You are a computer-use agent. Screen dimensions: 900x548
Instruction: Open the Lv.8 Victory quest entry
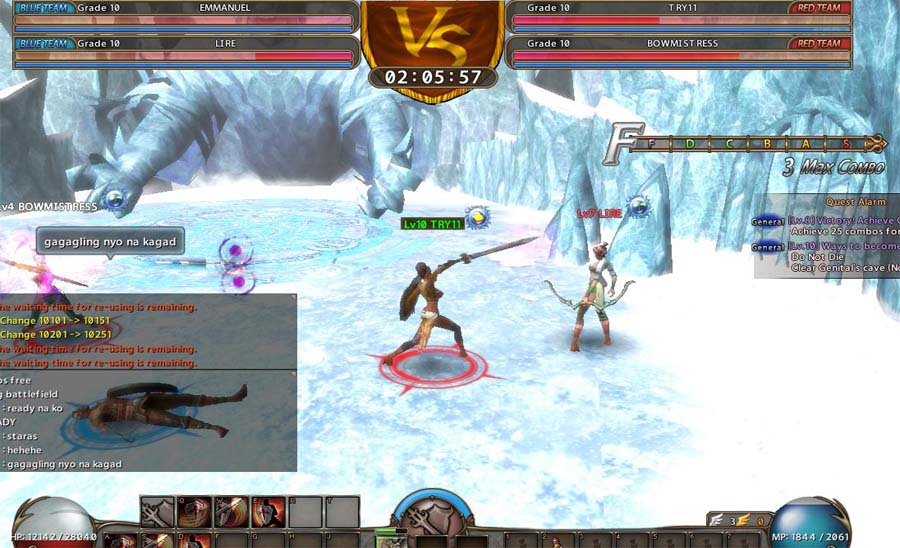tap(842, 220)
